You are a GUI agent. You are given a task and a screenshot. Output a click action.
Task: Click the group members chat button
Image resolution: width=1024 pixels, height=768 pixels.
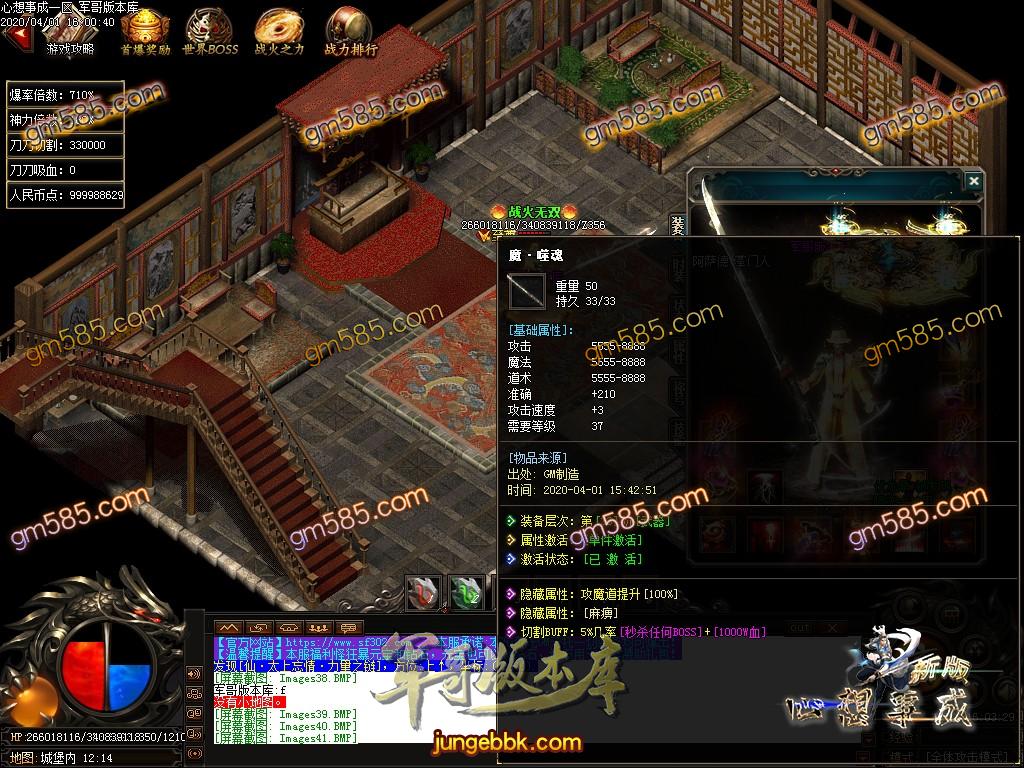click(x=317, y=626)
